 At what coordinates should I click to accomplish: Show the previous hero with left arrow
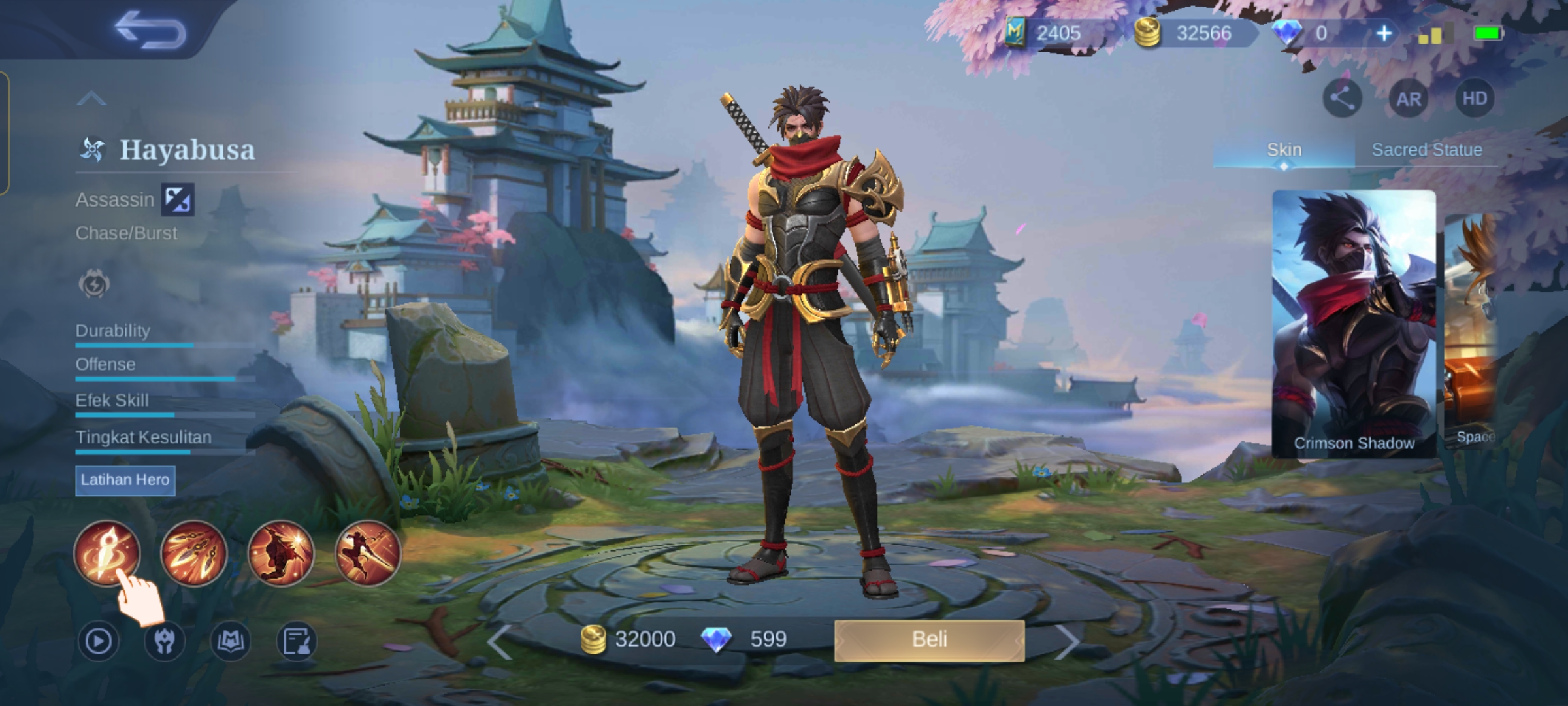pyautogui.click(x=500, y=643)
